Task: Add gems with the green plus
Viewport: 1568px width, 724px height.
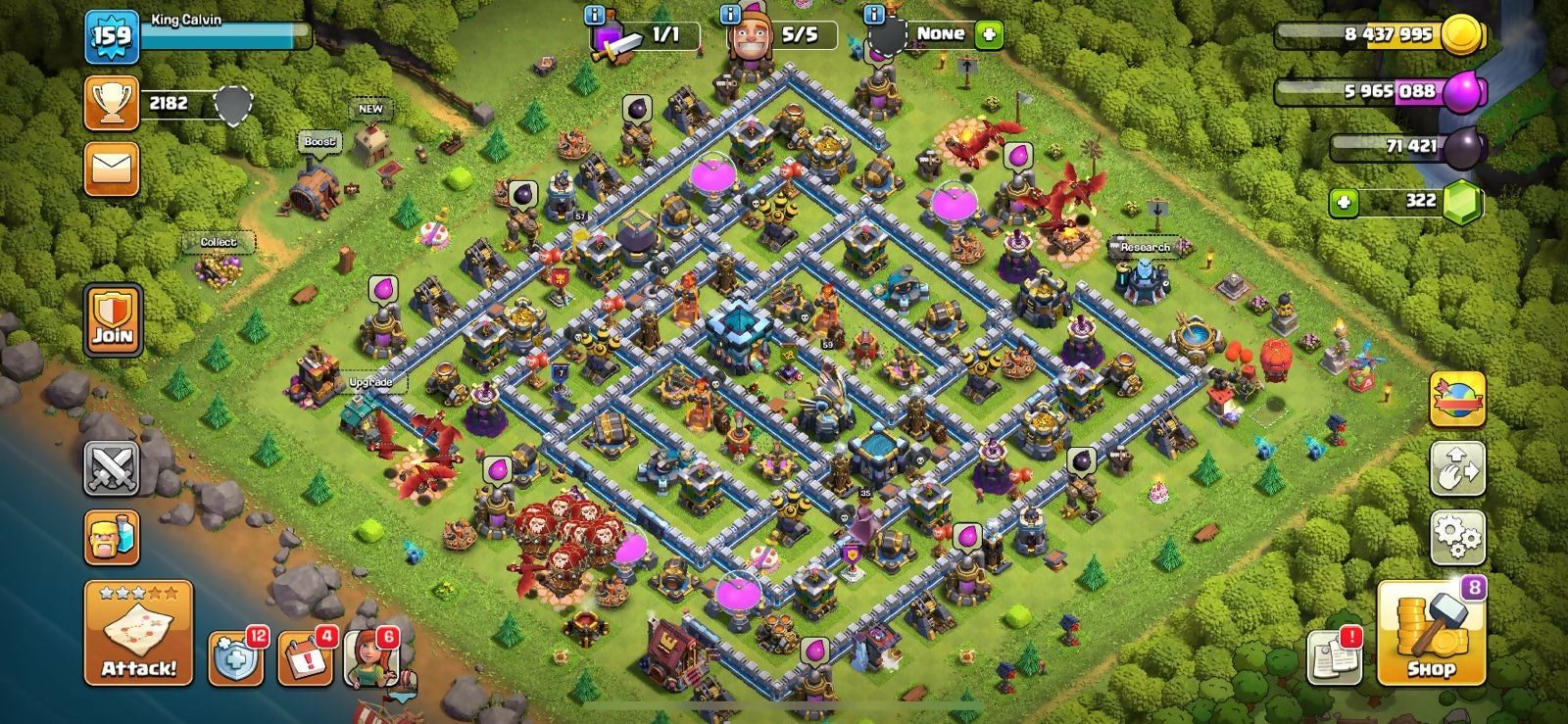Action: (1344, 202)
